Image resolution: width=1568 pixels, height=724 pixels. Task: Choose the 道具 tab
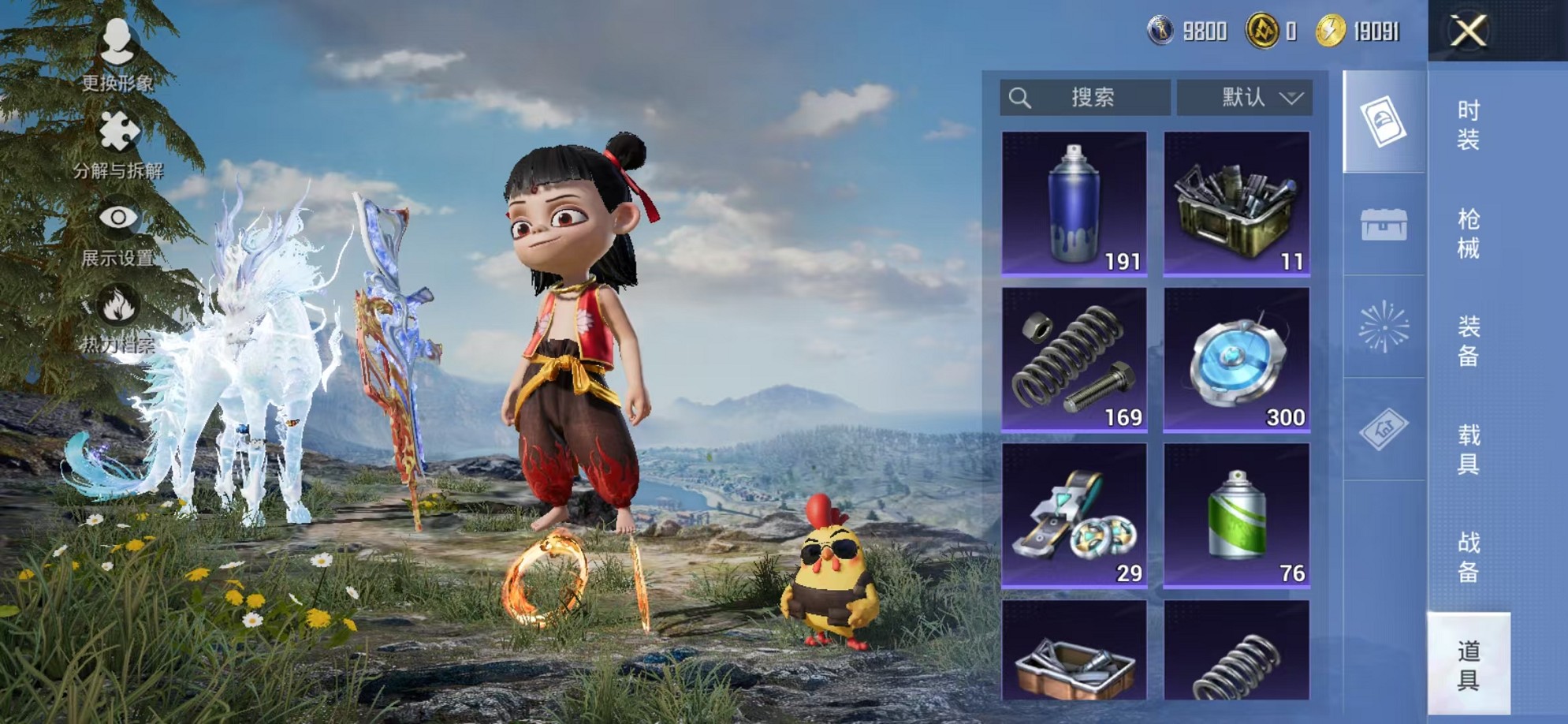(x=1468, y=665)
